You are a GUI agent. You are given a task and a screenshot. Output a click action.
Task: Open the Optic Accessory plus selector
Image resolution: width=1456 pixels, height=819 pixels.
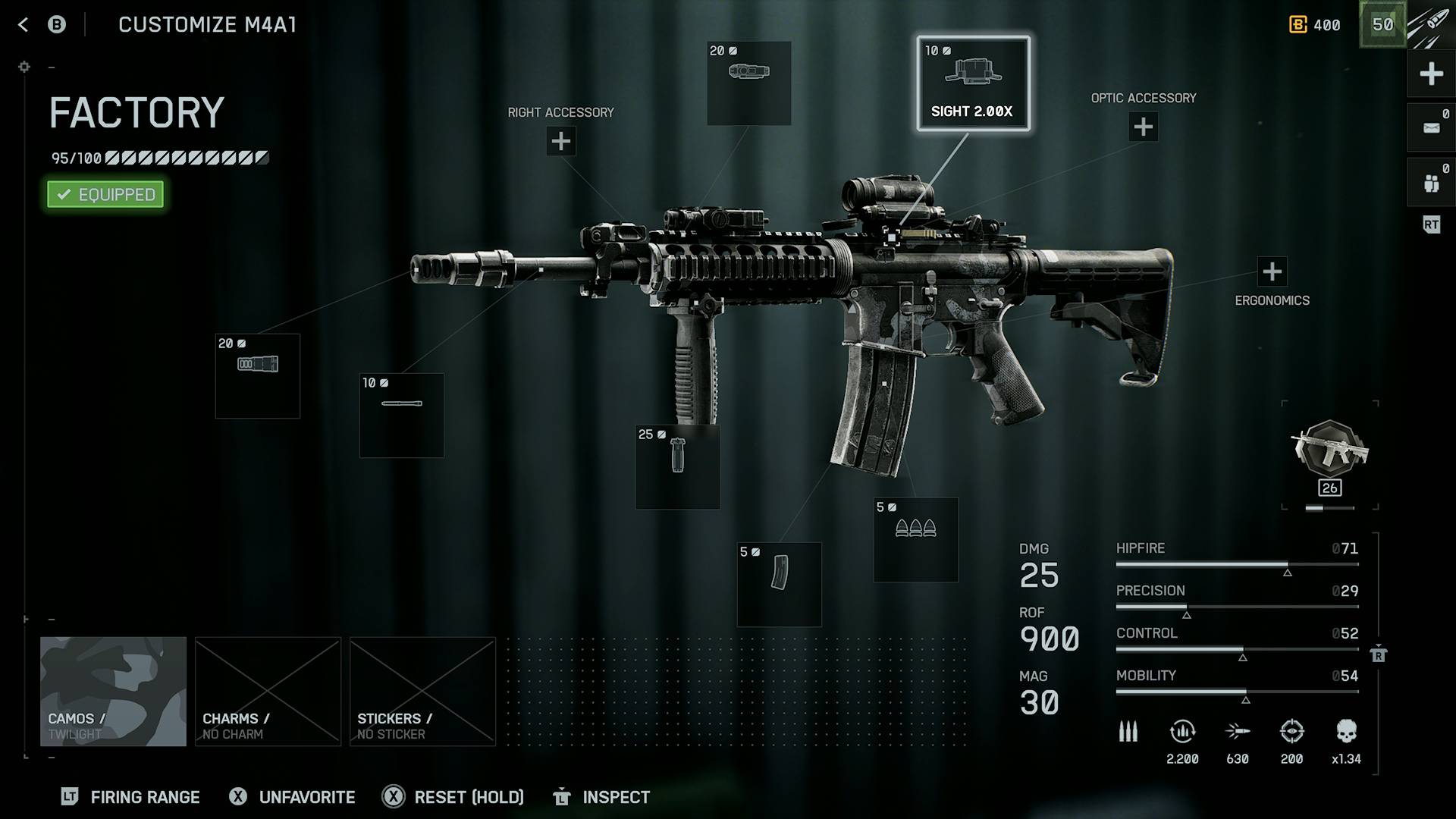click(1142, 127)
